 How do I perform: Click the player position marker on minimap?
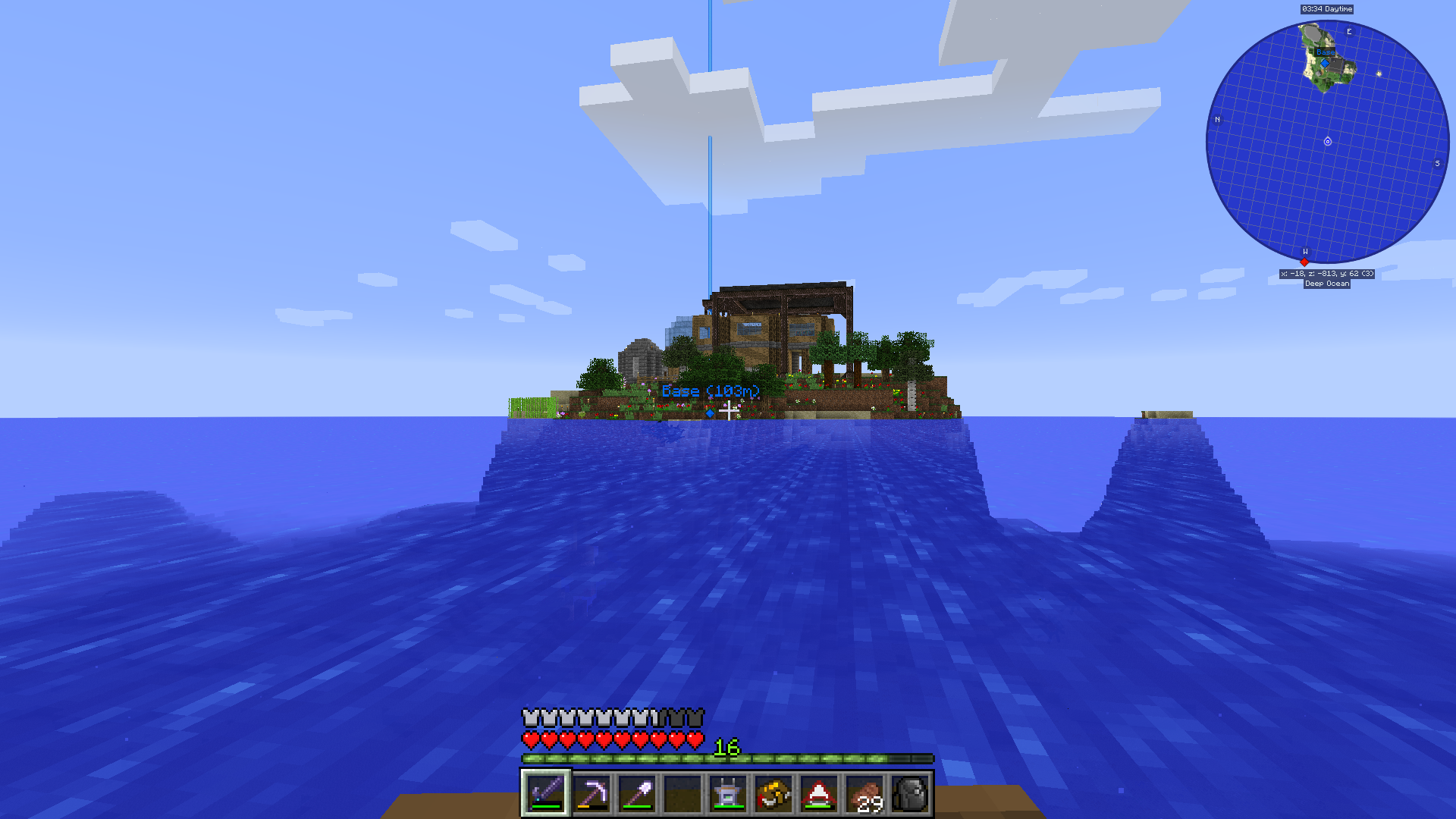pyautogui.click(x=1327, y=142)
